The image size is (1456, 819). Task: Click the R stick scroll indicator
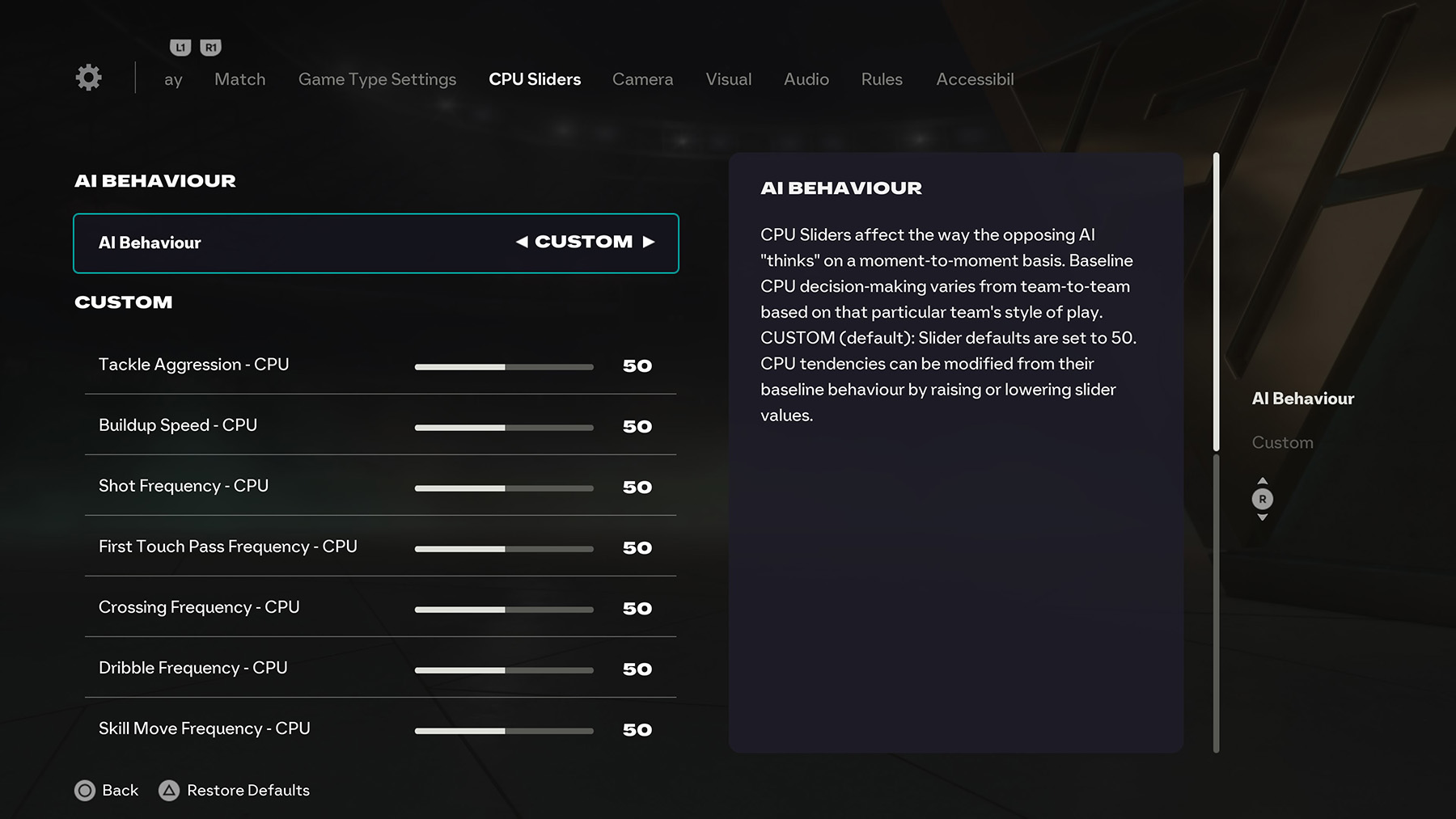[1263, 500]
